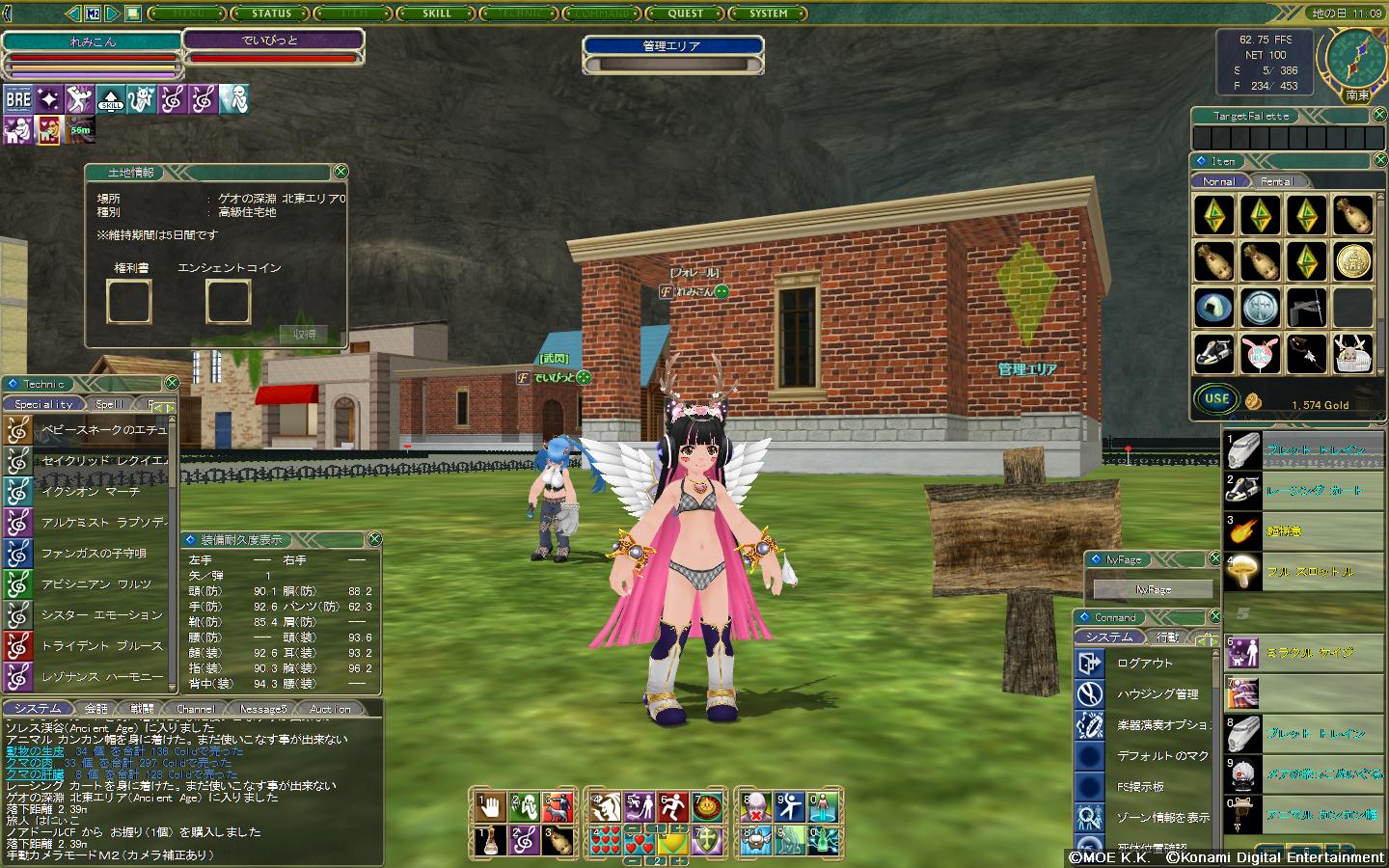Screen dimensions: 1389x868
Task: Close the equipment durability (装備耐久度表示) window
Action: 374,539
